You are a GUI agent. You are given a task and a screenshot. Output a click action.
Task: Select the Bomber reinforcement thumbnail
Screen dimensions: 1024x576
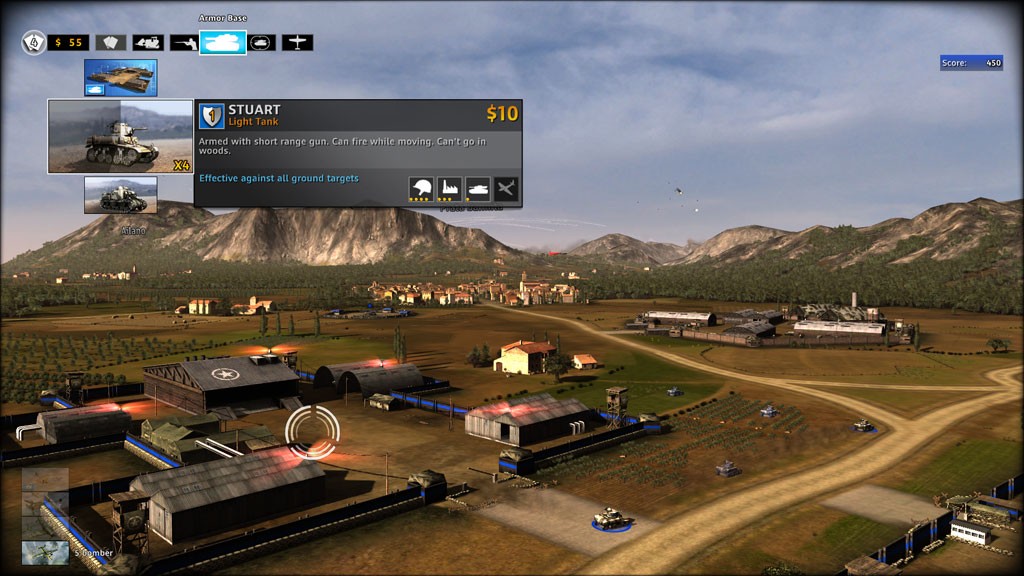[46, 552]
